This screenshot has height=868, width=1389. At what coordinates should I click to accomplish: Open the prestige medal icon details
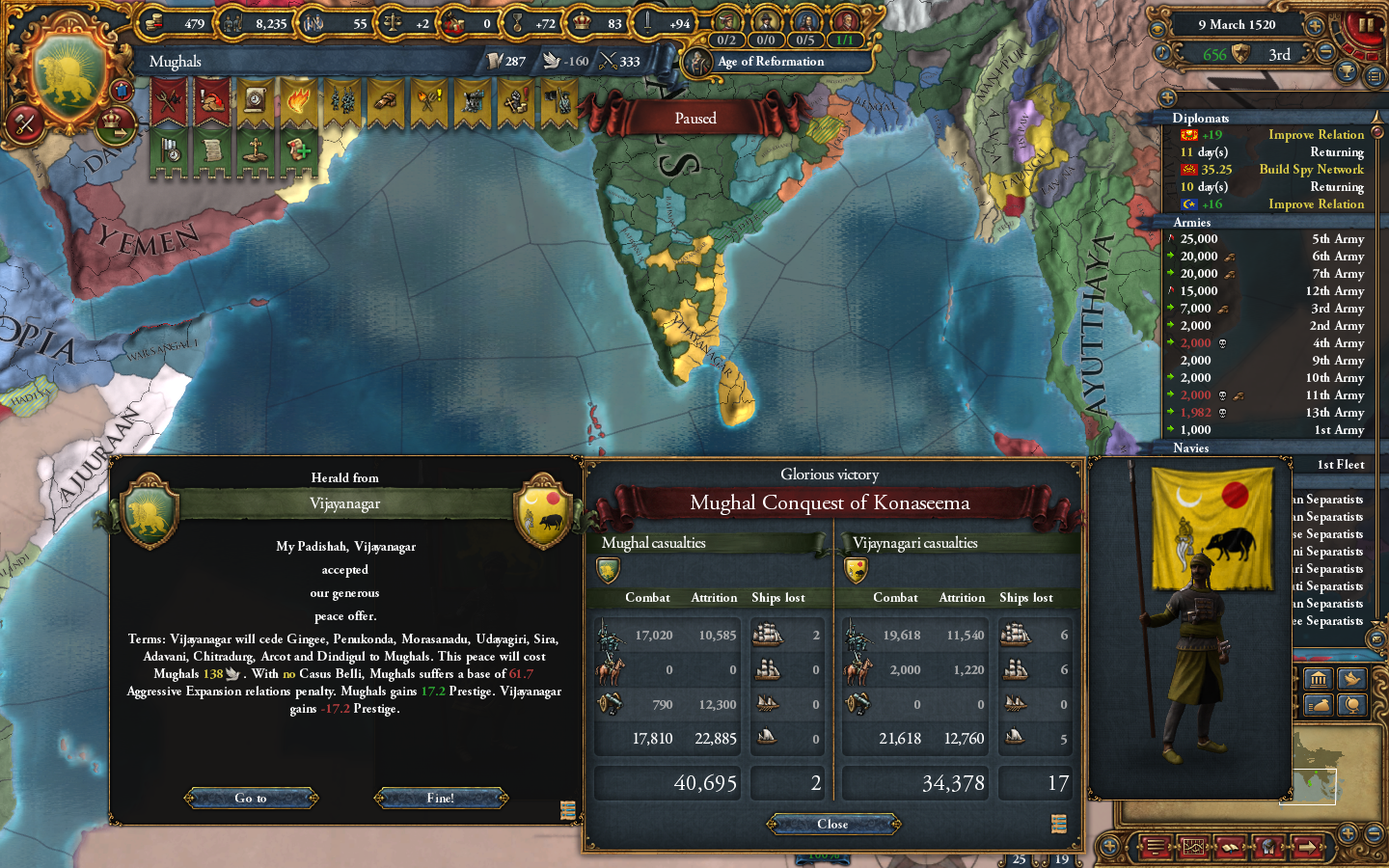pyautogui.click(x=516, y=22)
